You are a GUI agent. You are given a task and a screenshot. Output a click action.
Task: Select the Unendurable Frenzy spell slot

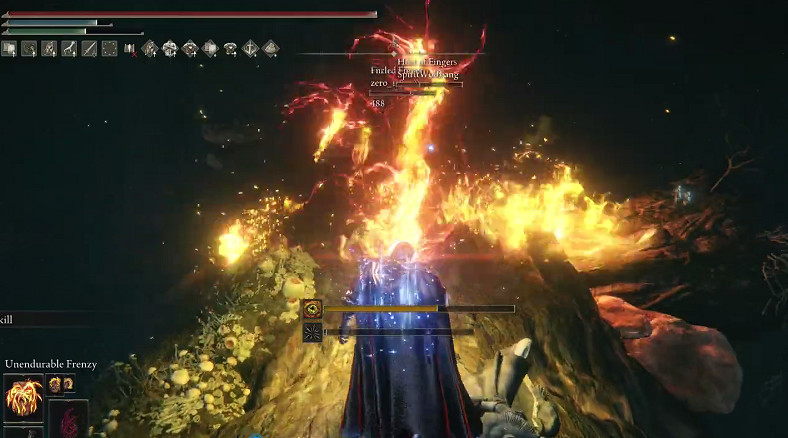coord(22,398)
